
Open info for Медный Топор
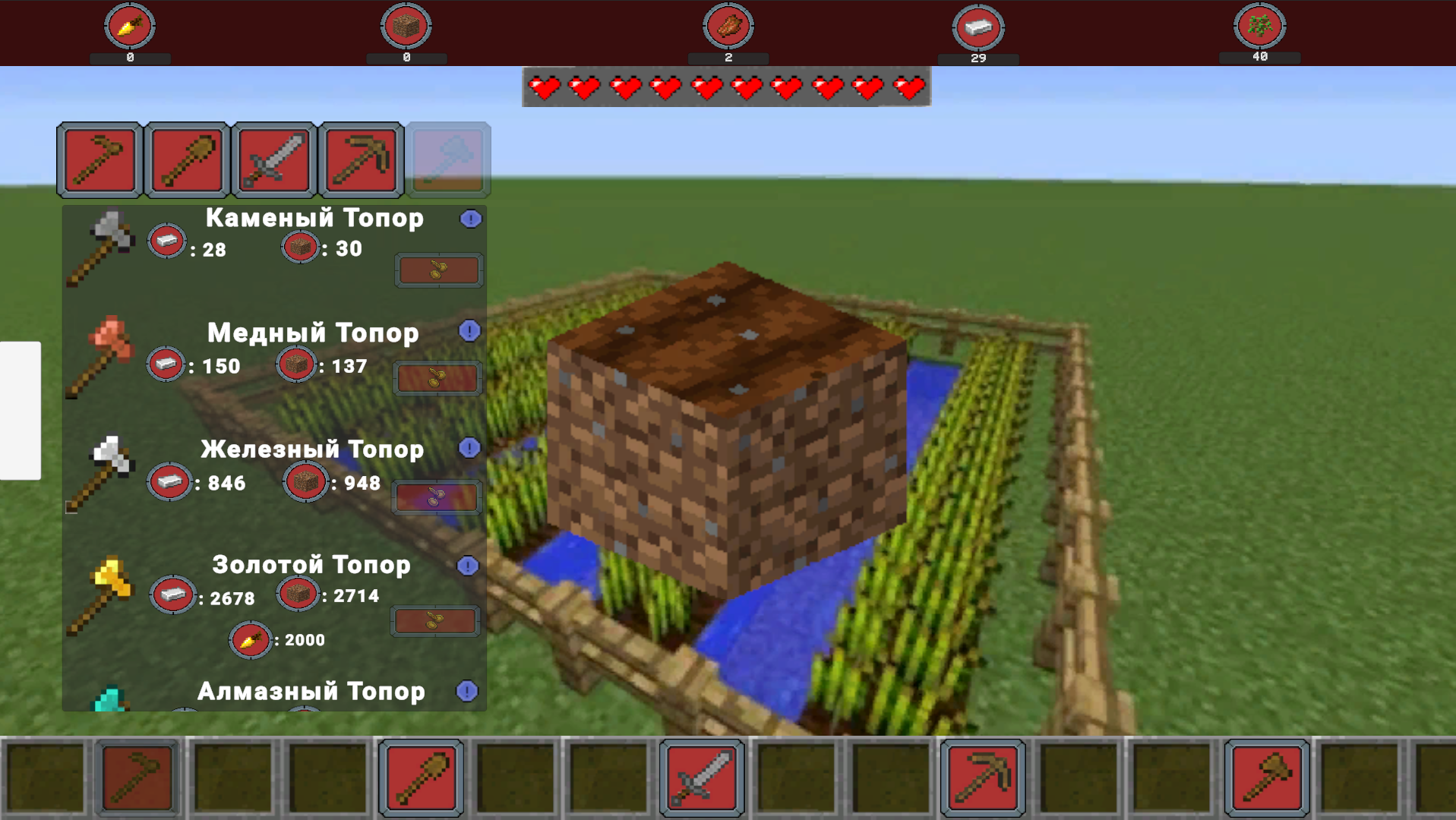(x=469, y=333)
